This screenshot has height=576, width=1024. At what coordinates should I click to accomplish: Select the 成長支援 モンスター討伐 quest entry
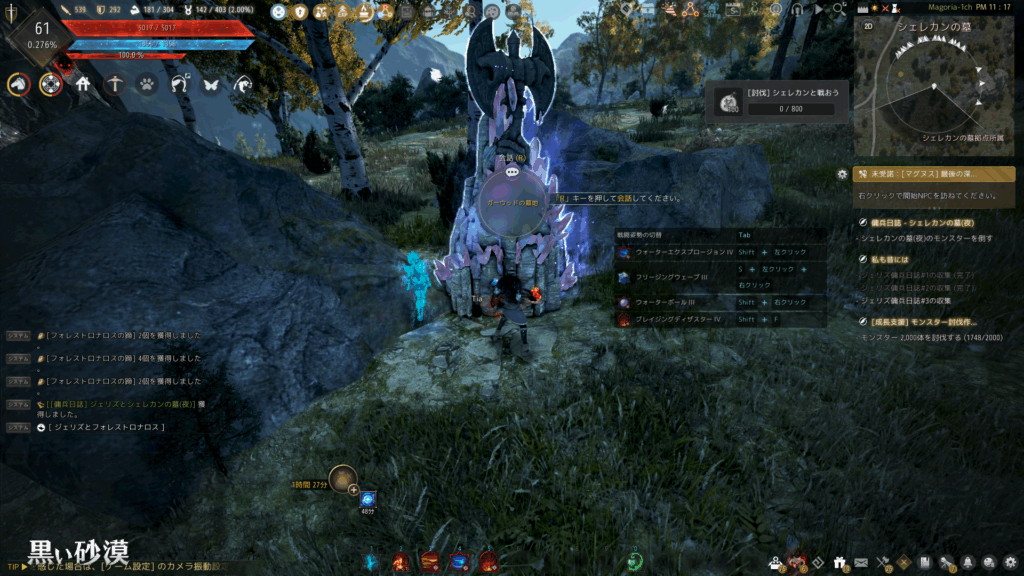[930, 322]
